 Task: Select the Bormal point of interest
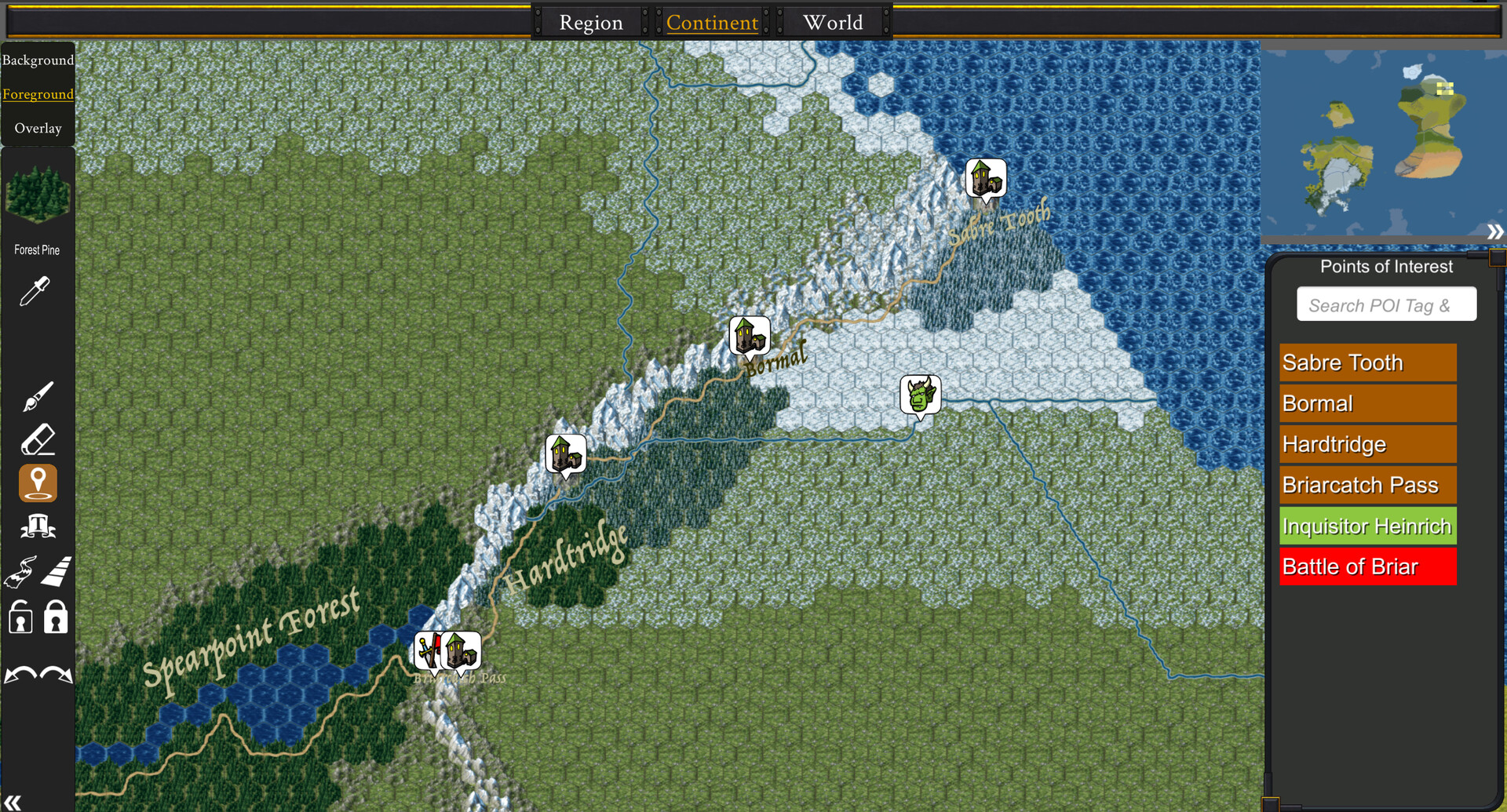click(1367, 402)
